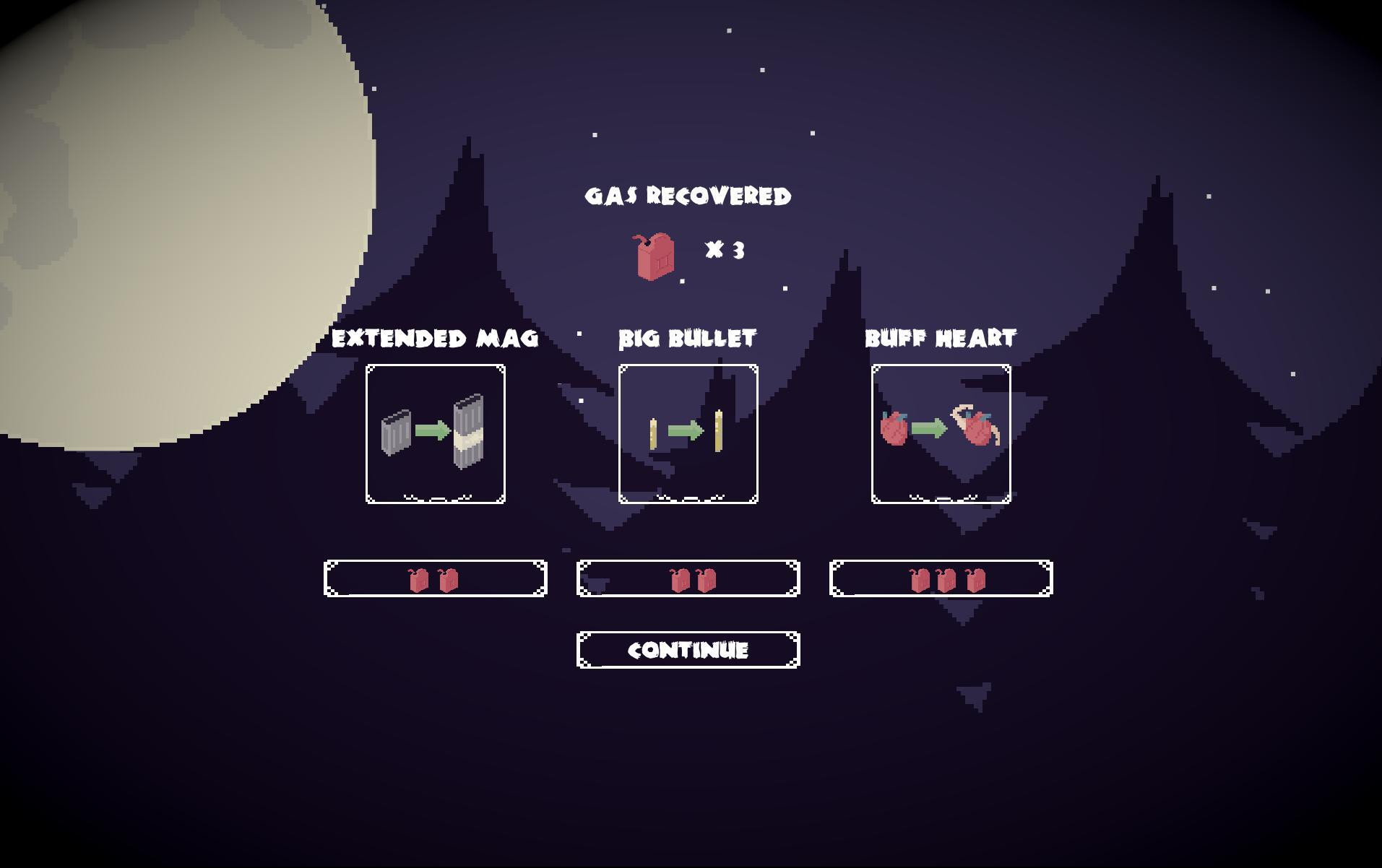Click the Gas Recovered heading
Screen dimensions: 1382x868
(688, 196)
